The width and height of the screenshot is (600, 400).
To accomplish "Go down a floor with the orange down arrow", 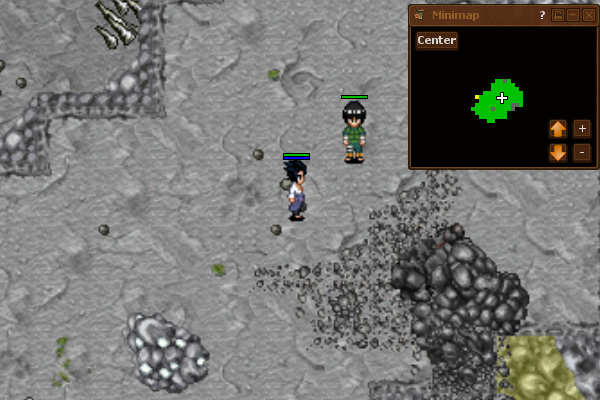I will tap(558, 153).
